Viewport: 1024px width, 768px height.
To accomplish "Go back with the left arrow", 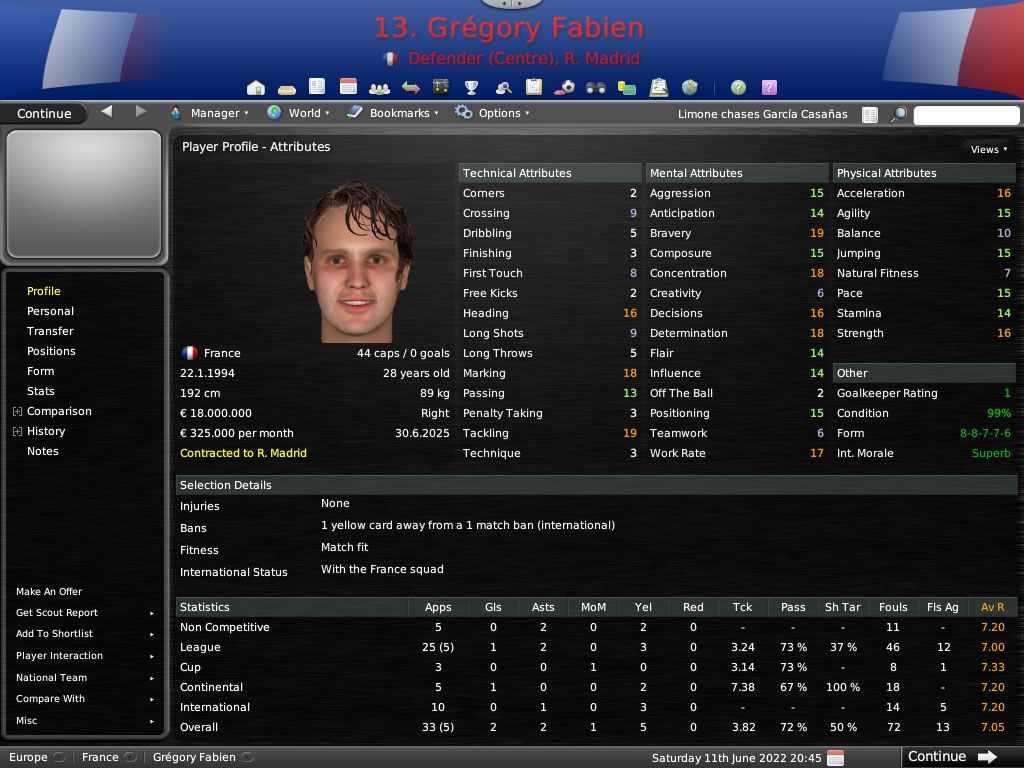I will [107, 112].
